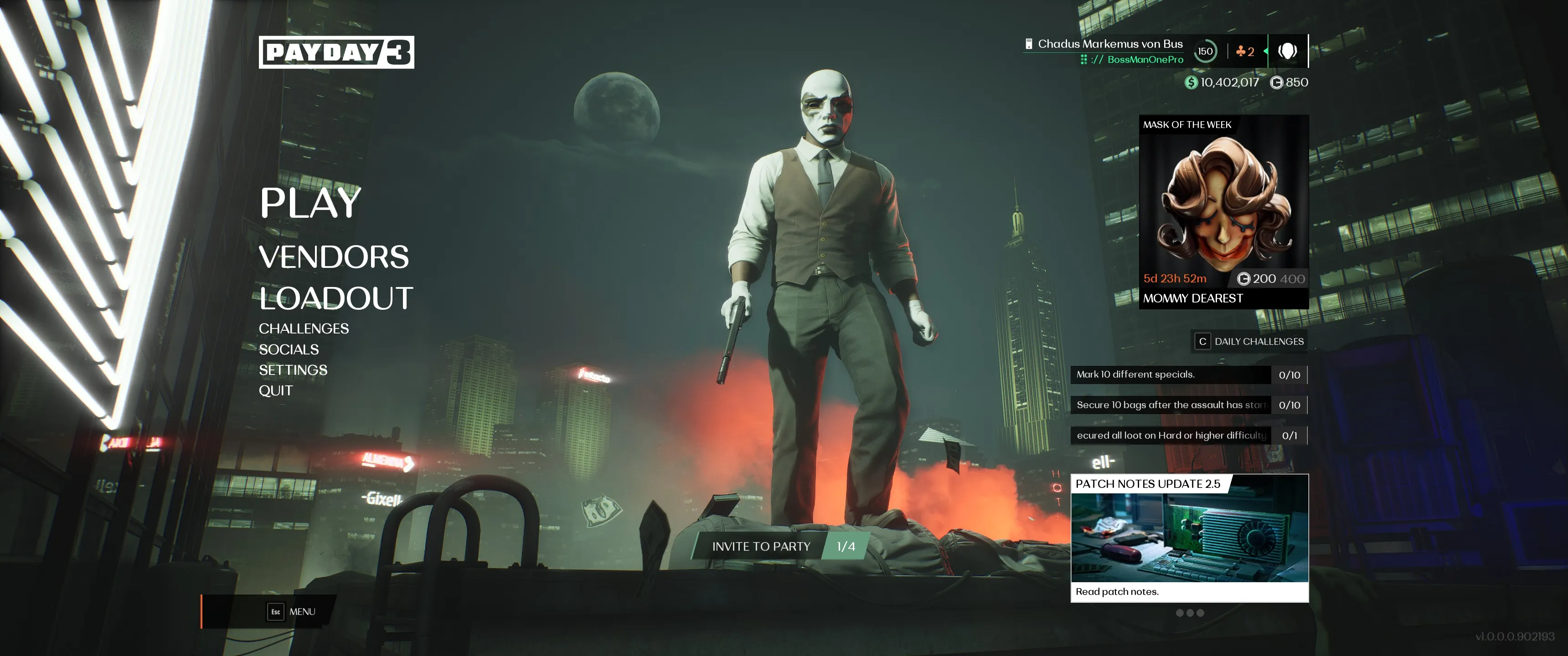Go to the VENDORS menu
The height and width of the screenshot is (656, 1568).
pos(334,257)
